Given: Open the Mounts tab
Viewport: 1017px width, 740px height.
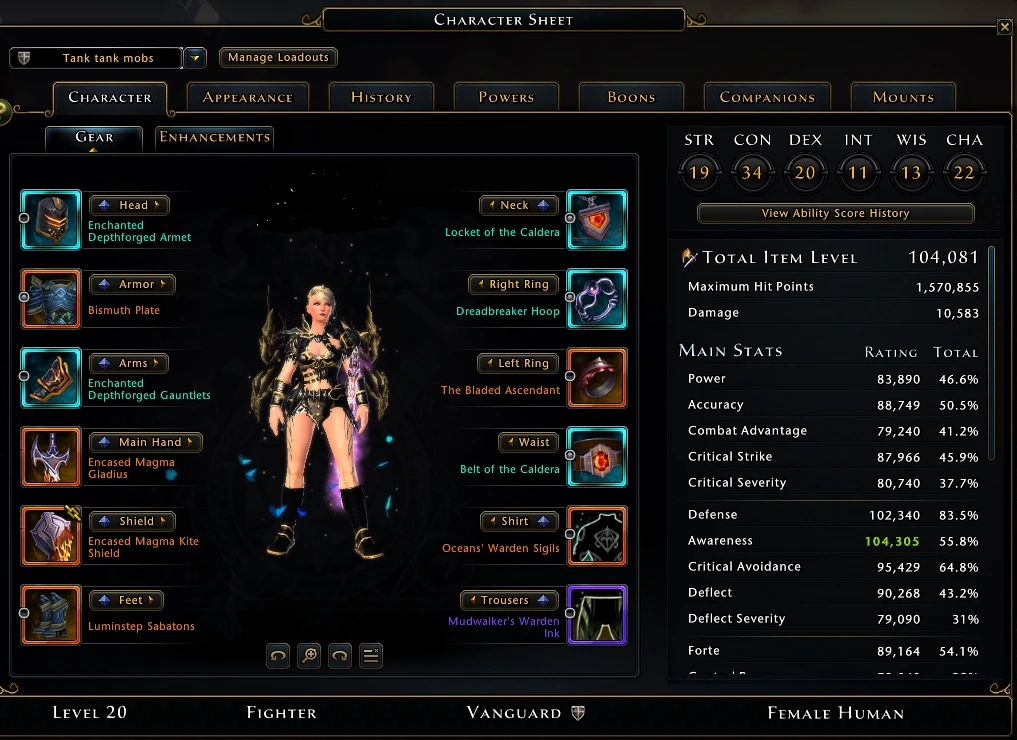Looking at the screenshot, I should (x=903, y=97).
